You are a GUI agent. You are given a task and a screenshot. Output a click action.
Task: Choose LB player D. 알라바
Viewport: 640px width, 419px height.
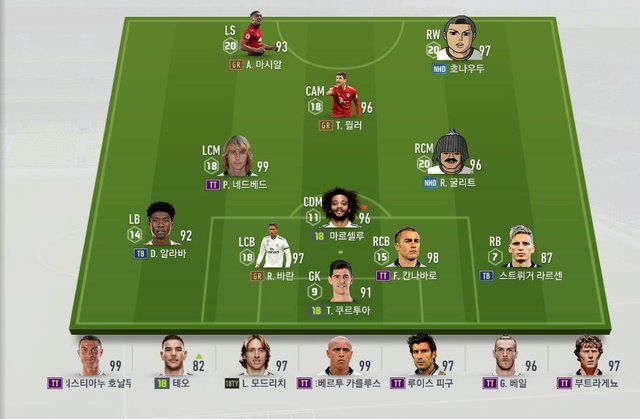[159, 227]
